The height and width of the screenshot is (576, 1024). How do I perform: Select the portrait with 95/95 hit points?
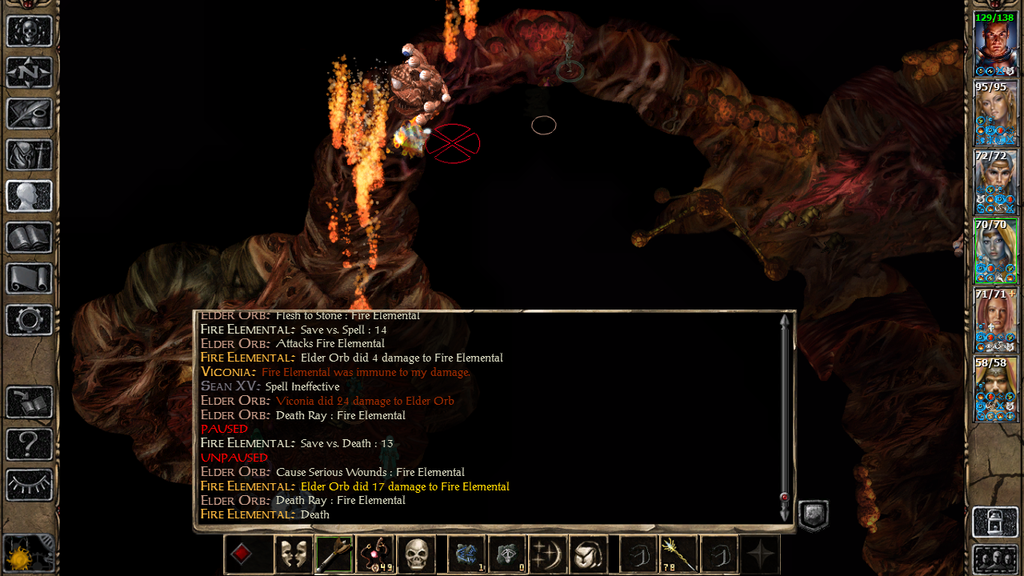[x=995, y=113]
